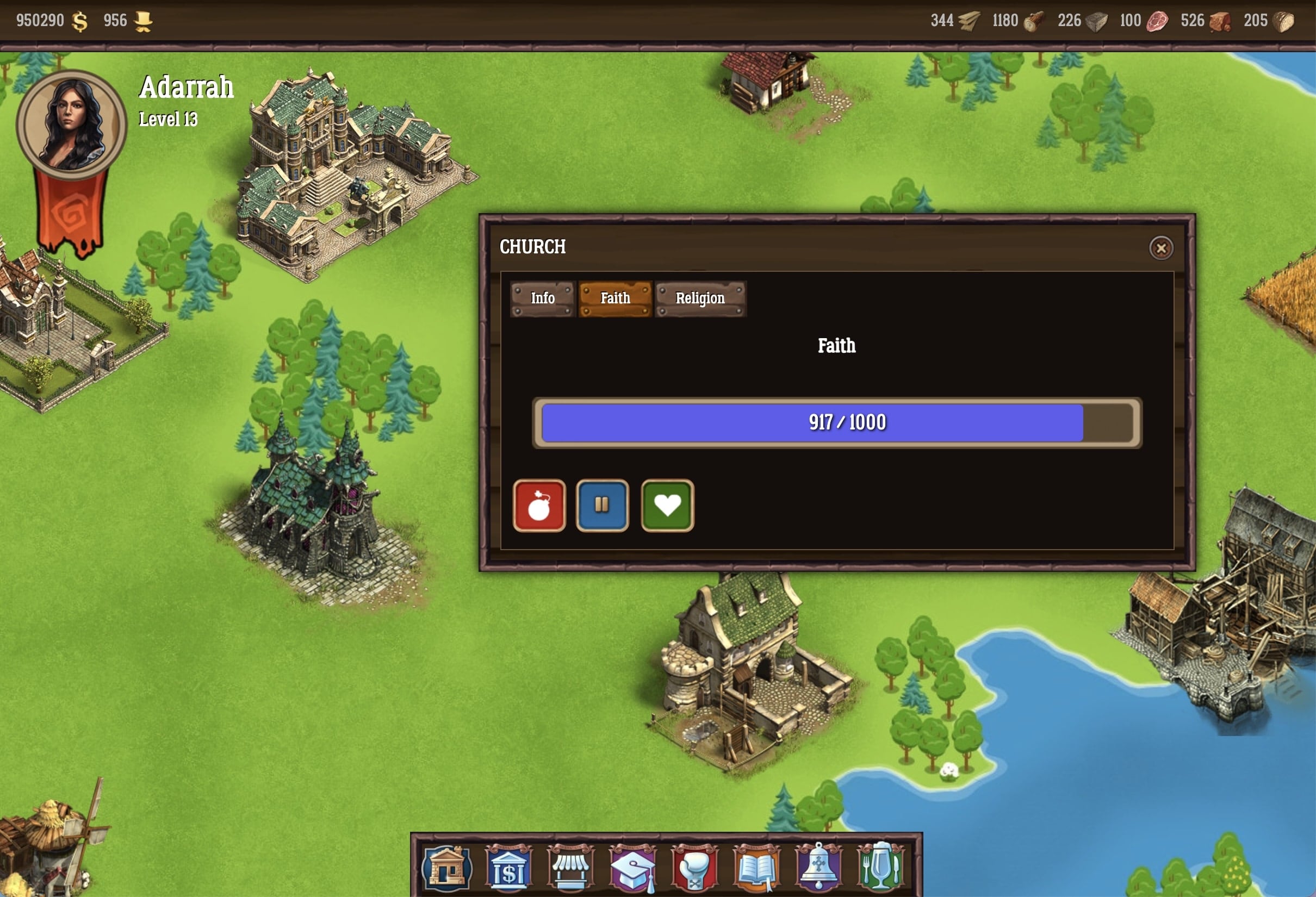Click the red bomb demolish button

539,506
